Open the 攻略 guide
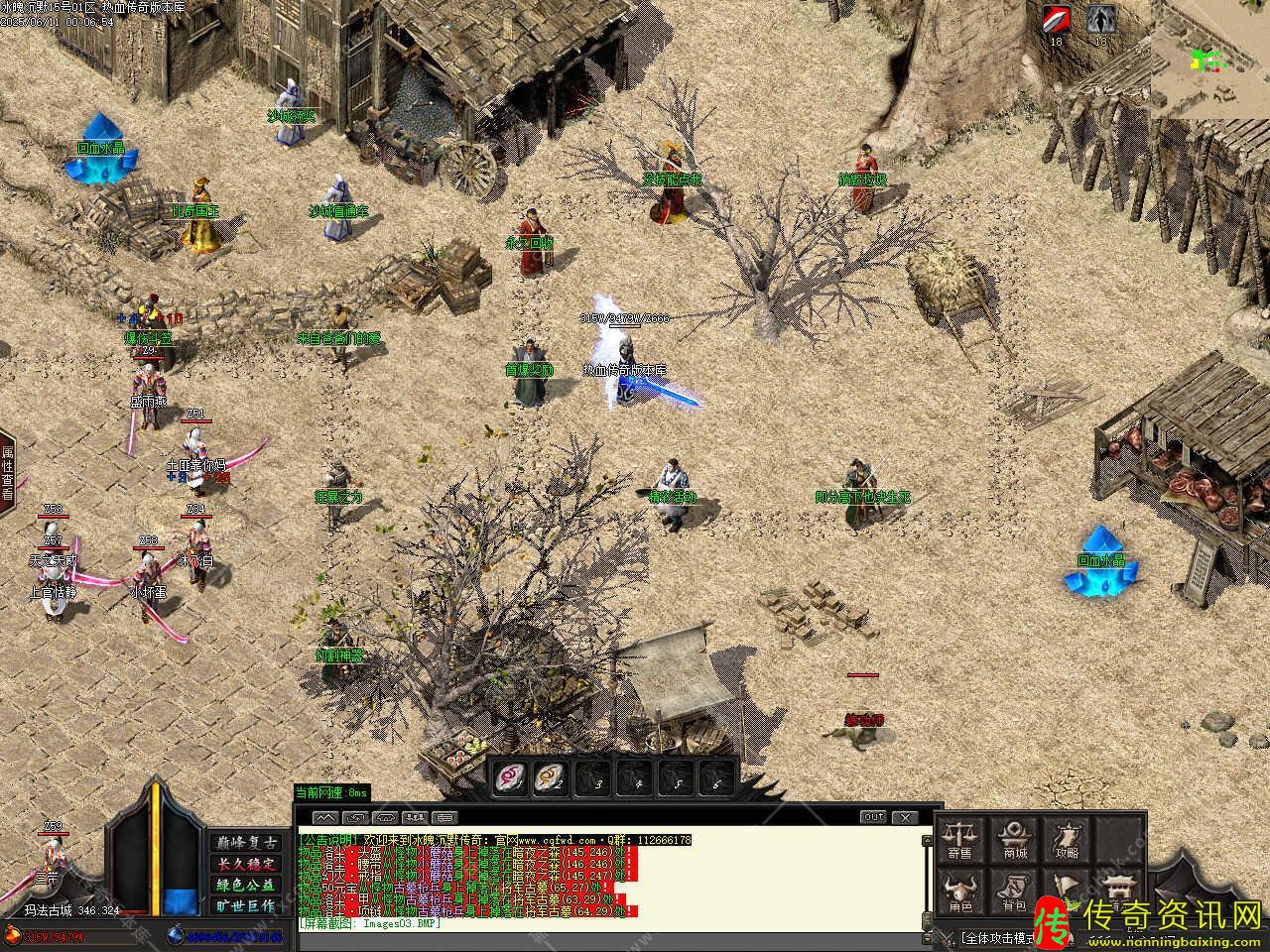Image resolution: width=1270 pixels, height=952 pixels. (x=1067, y=839)
